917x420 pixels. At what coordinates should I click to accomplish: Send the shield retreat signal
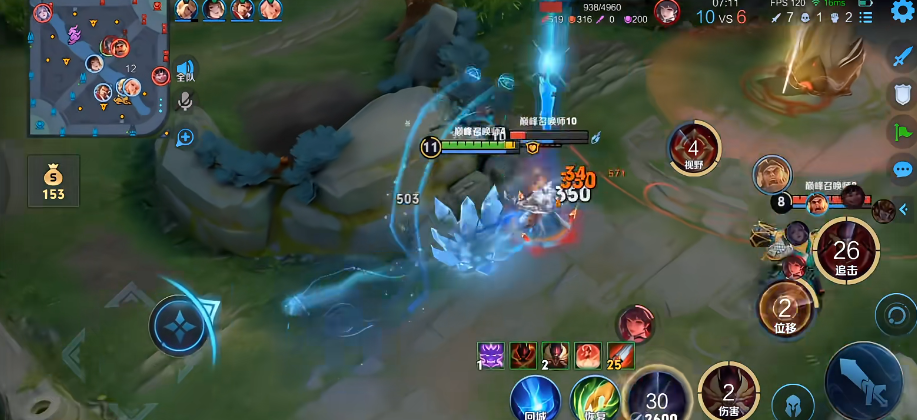click(902, 95)
